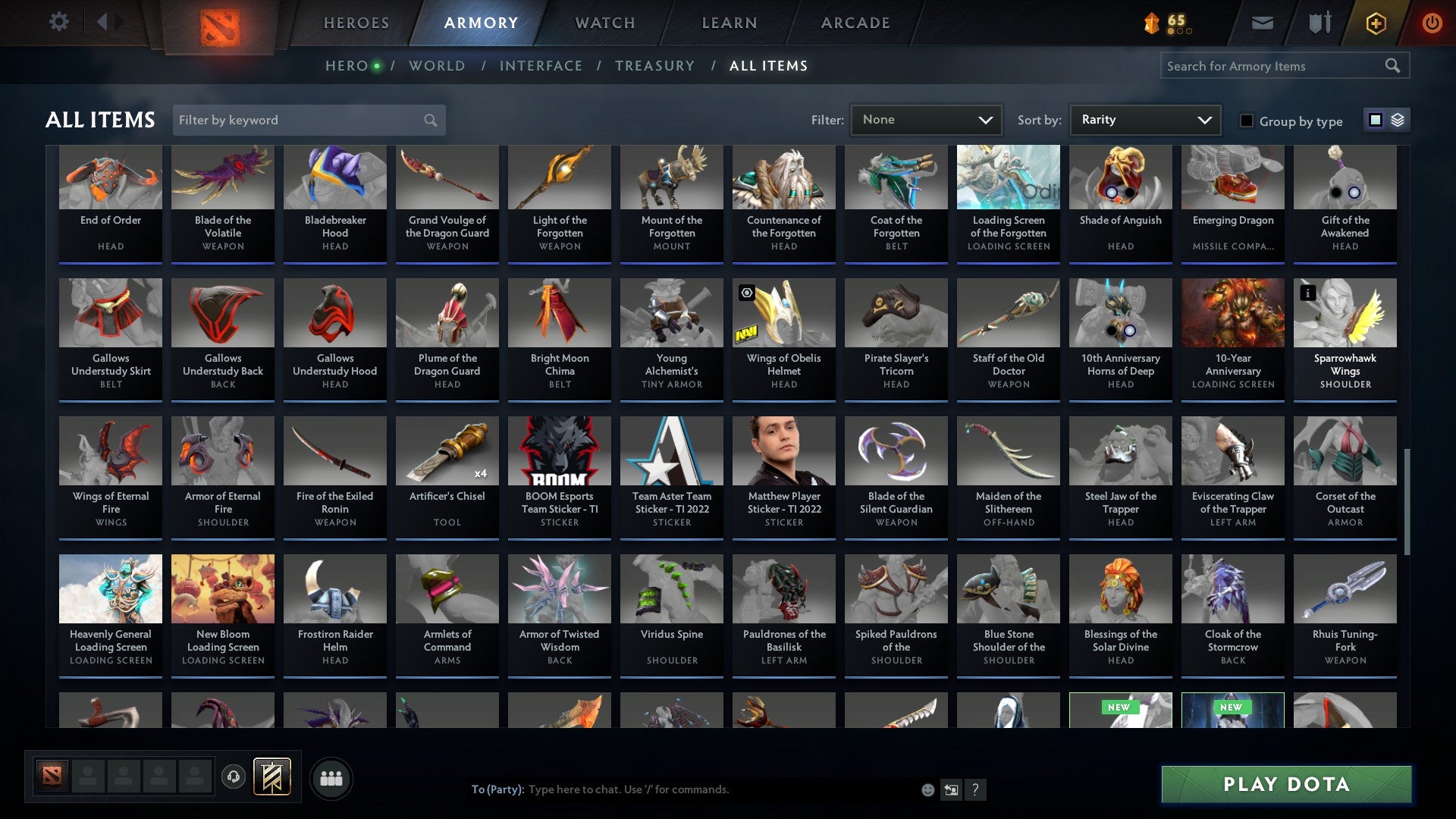Click the magnifying glass in the armory search

(x=1394, y=66)
